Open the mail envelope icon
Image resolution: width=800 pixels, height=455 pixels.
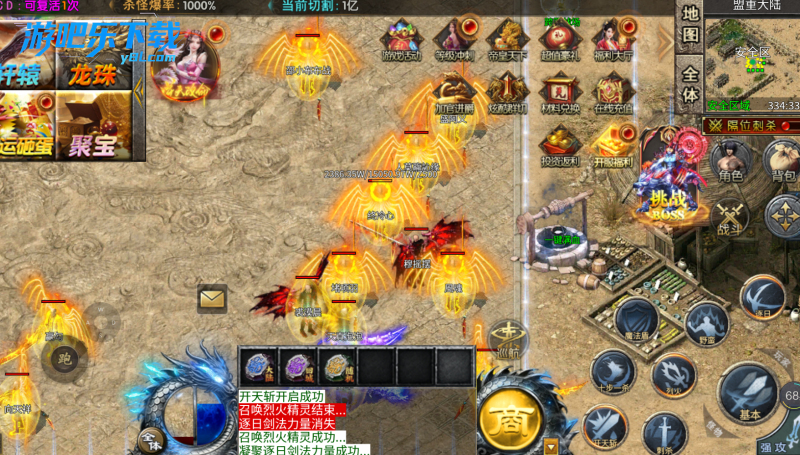point(212,298)
